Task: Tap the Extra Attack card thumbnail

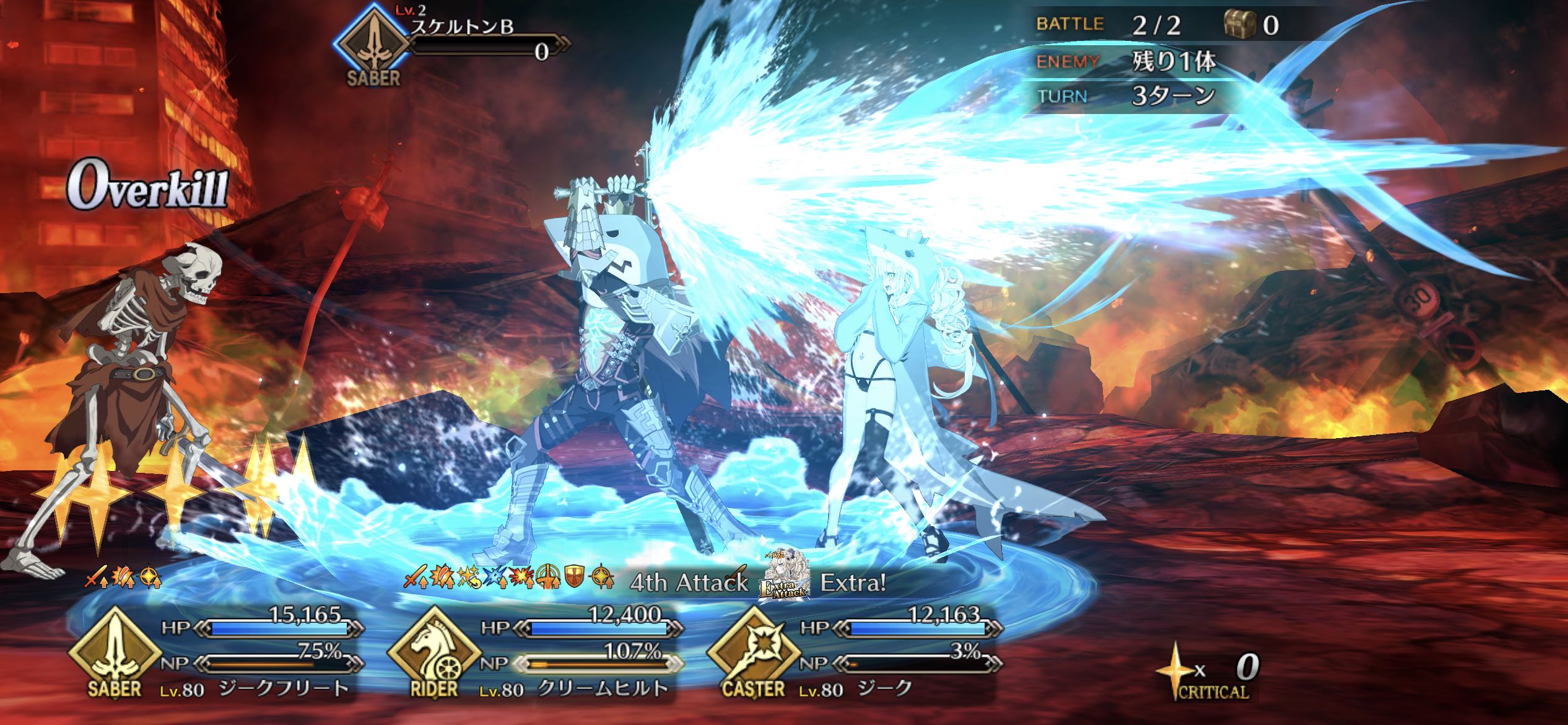Action: [x=785, y=575]
